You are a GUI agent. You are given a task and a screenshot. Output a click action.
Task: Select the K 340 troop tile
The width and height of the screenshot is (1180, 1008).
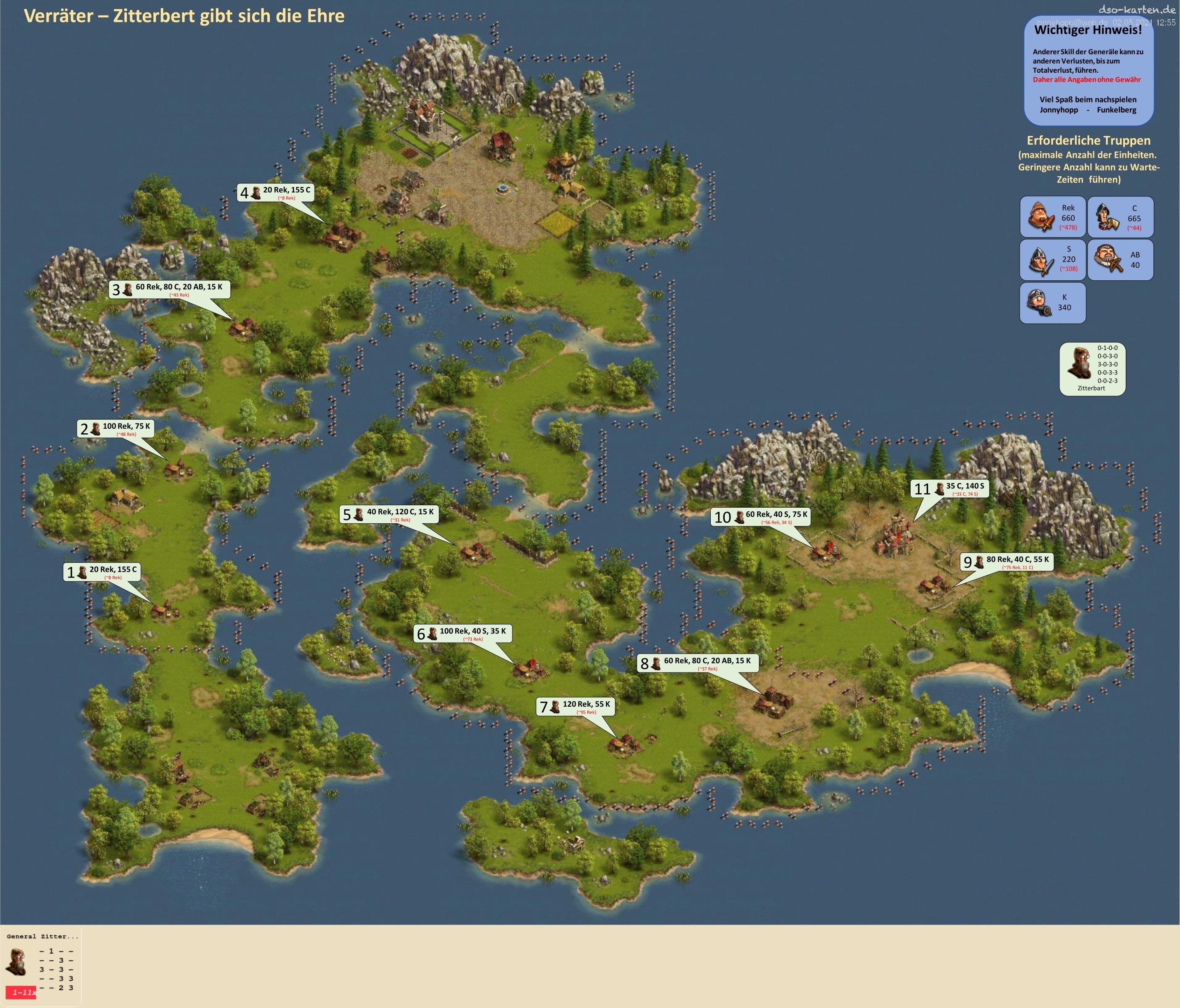(x=1052, y=303)
